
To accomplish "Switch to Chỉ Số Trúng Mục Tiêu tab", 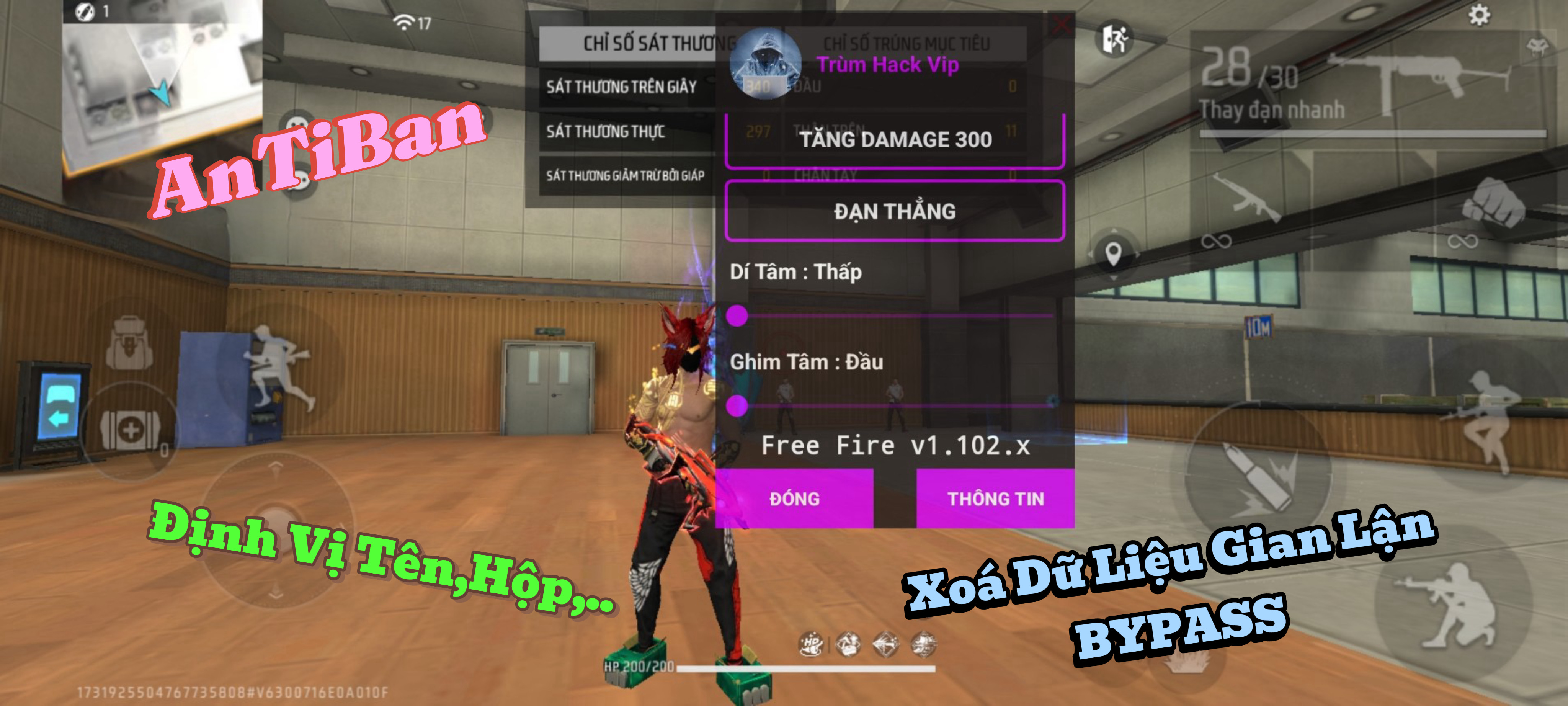I will coord(906,44).
